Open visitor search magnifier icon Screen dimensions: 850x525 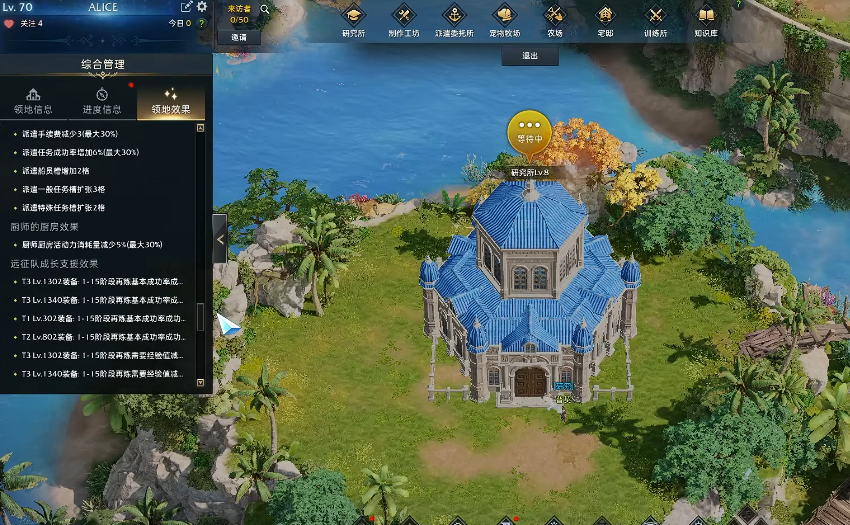point(266,9)
